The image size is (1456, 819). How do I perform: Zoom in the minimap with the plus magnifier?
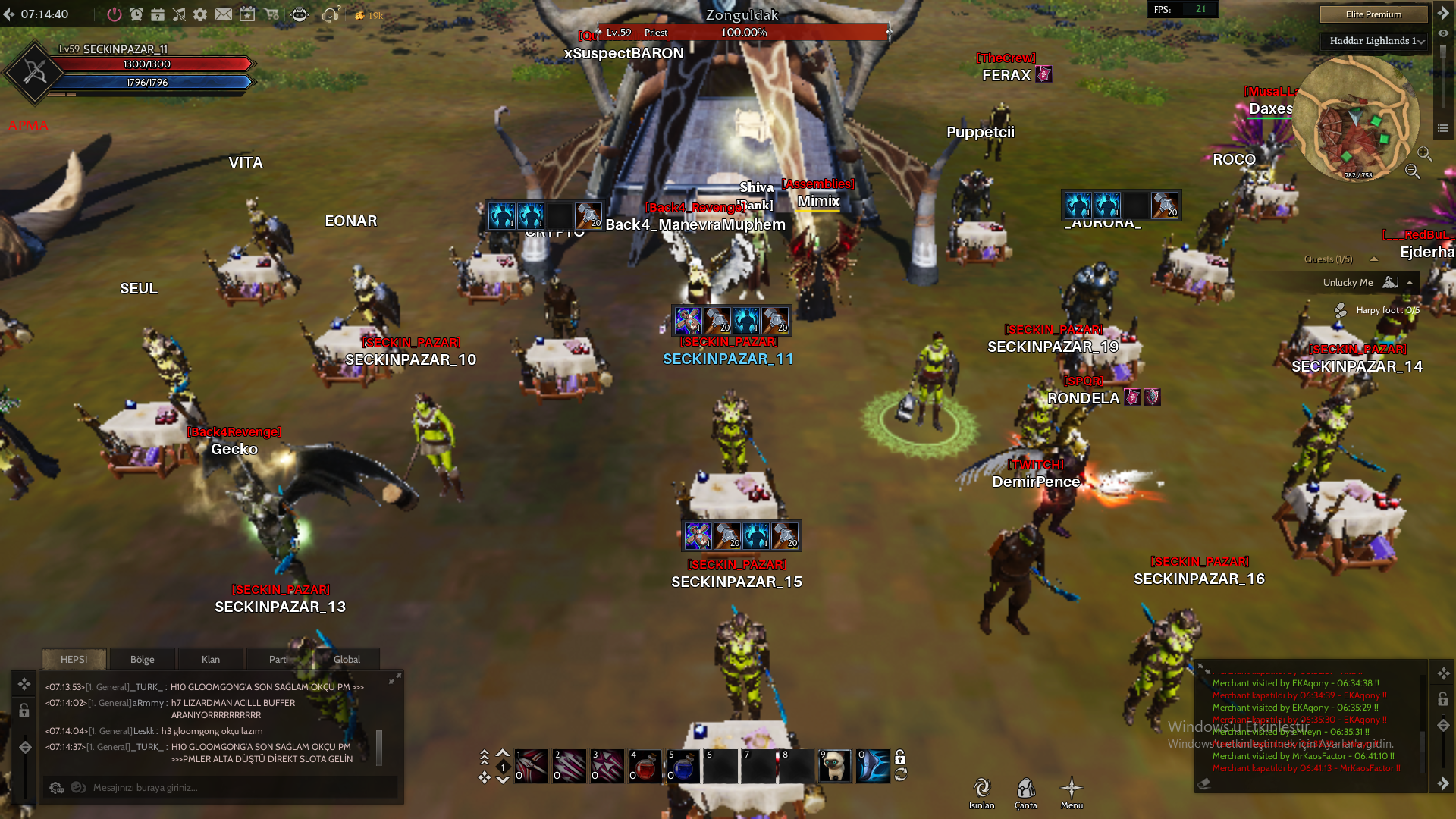click(1424, 154)
